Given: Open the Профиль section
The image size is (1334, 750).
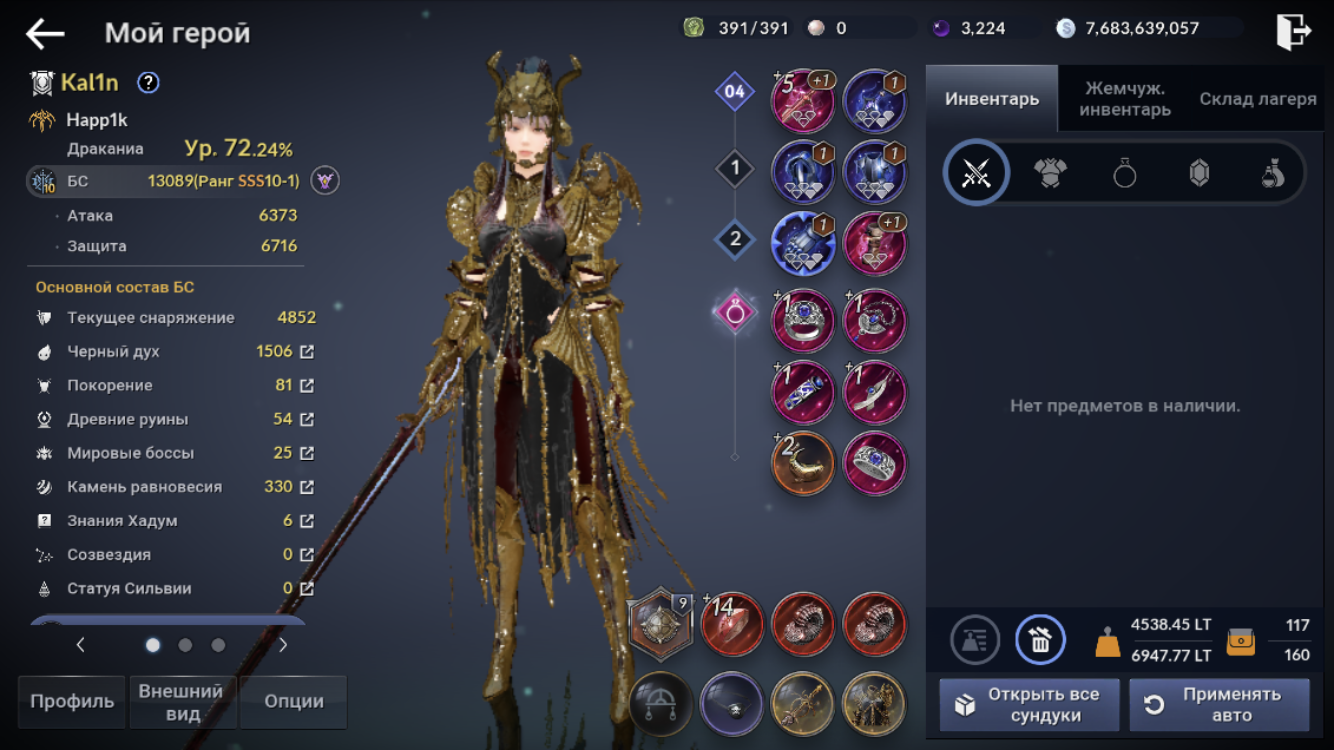Looking at the screenshot, I should (72, 701).
